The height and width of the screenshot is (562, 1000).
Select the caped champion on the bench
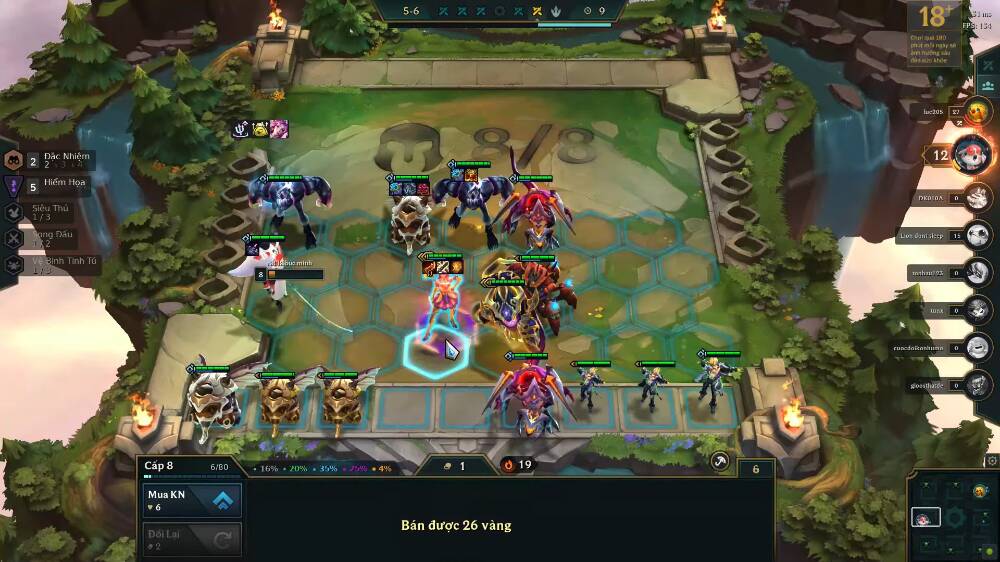(x=716, y=380)
